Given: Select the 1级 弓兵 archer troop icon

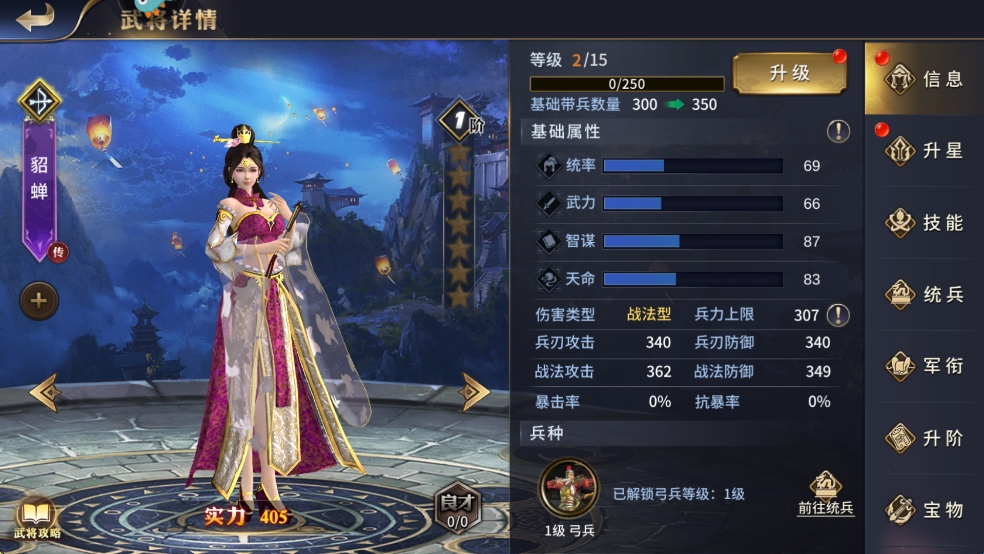Looking at the screenshot, I should 569,488.
